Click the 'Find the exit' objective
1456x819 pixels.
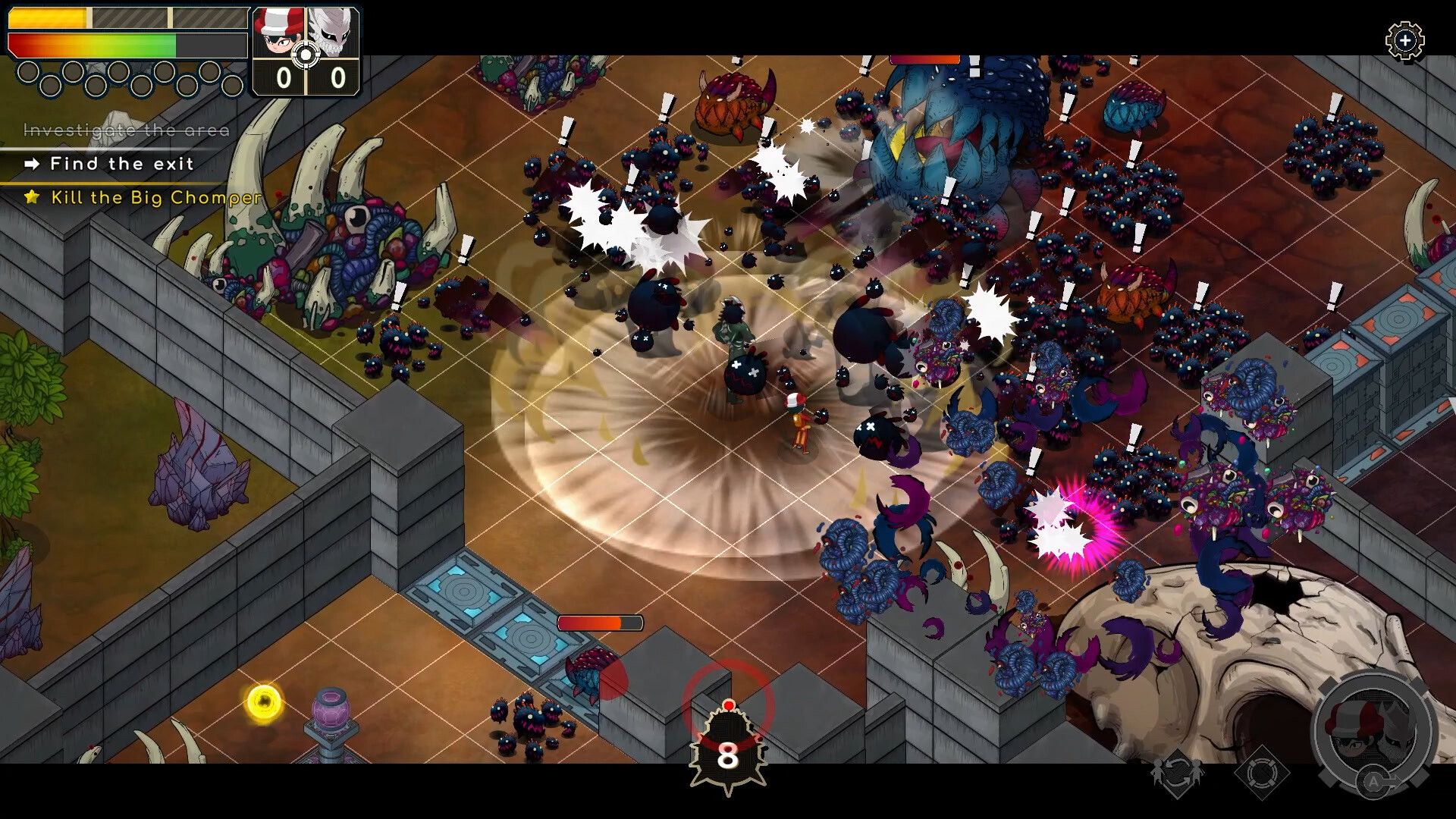(x=121, y=164)
